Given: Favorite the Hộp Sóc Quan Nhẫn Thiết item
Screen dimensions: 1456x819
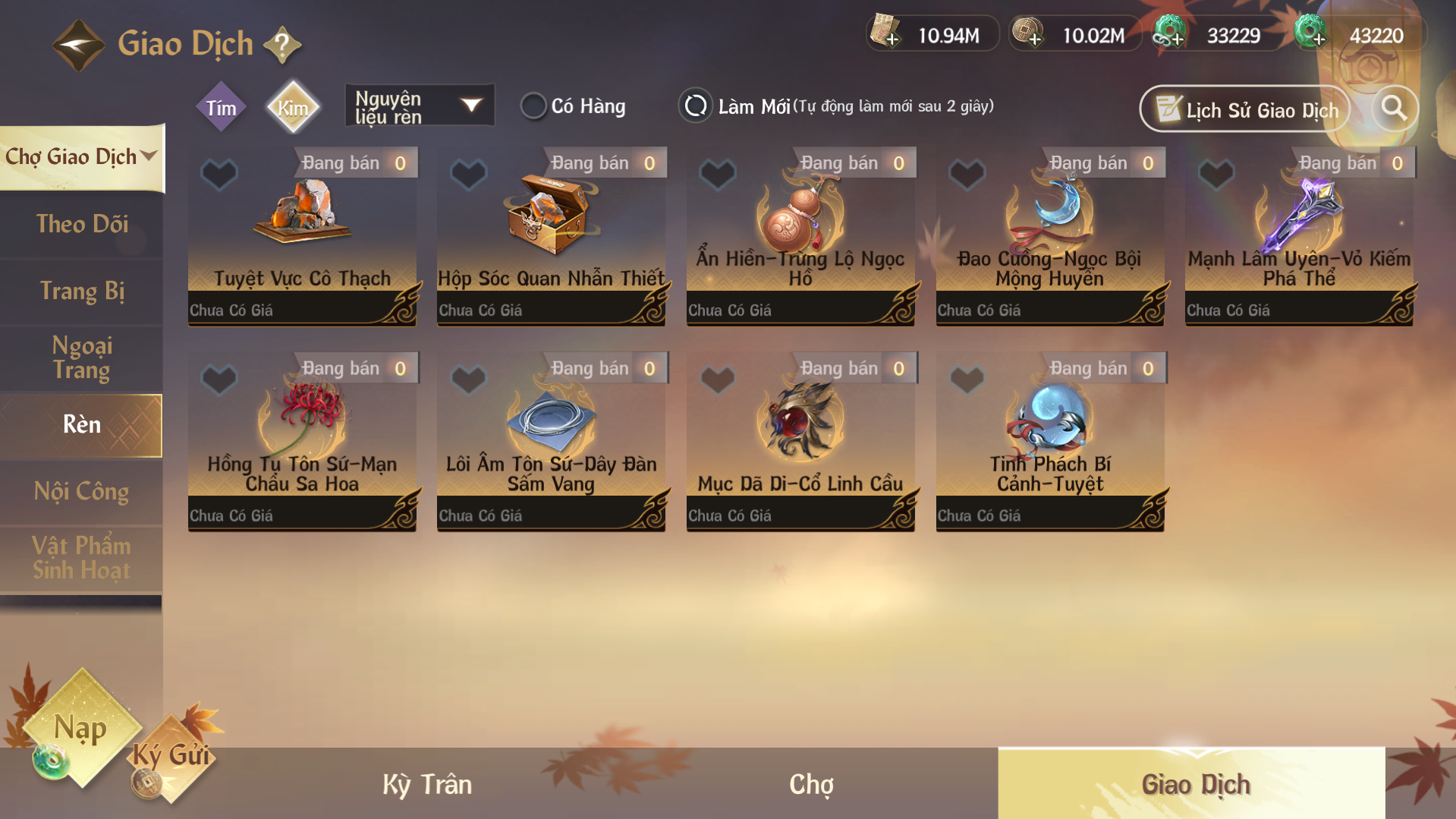Looking at the screenshot, I should pyautogui.click(x=468, y=174).
